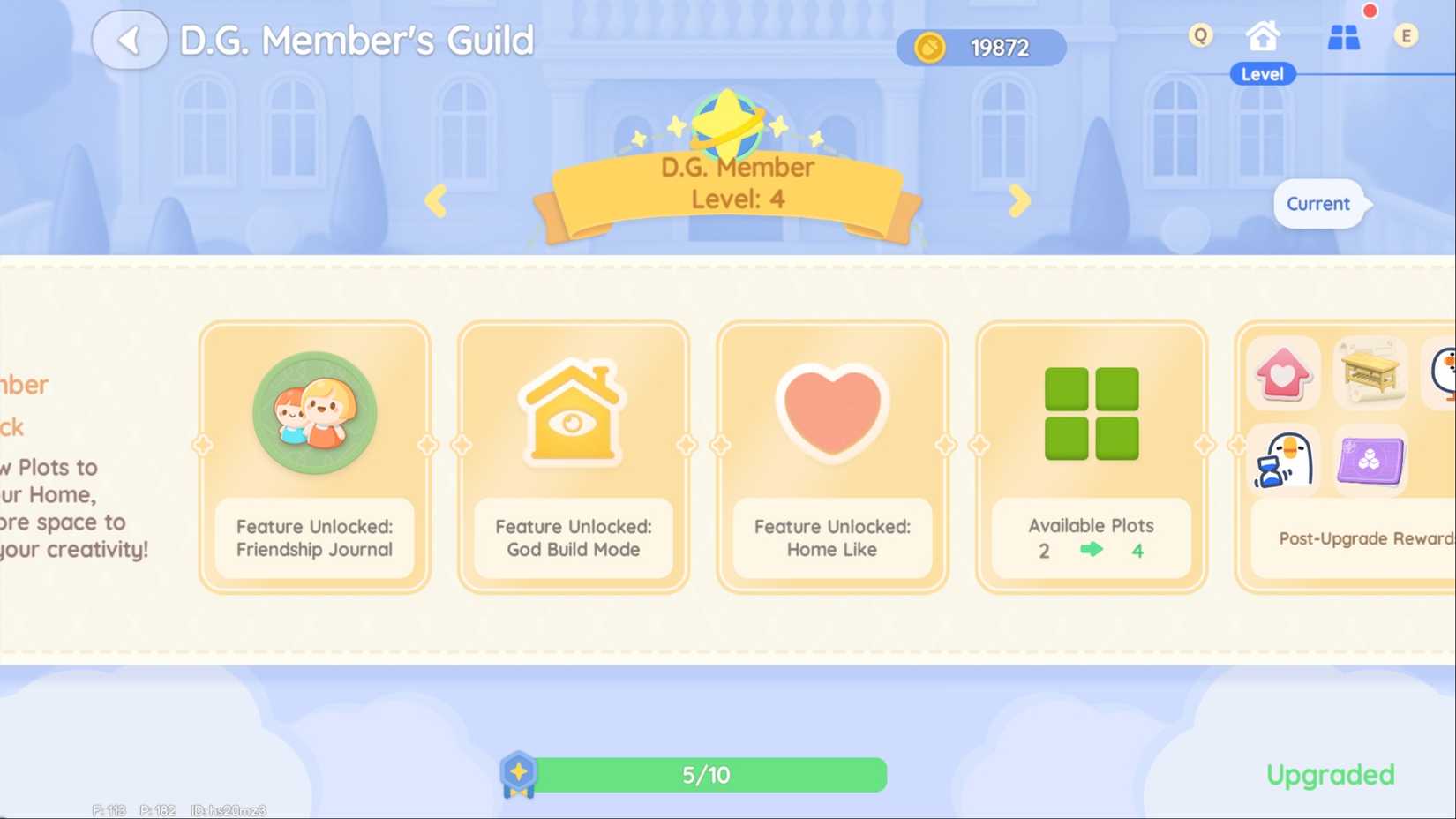The height and width of the screenshot is (819, 1456).
Task: Click the 5/10 progress bar
Action: click(x=706, y=774)
